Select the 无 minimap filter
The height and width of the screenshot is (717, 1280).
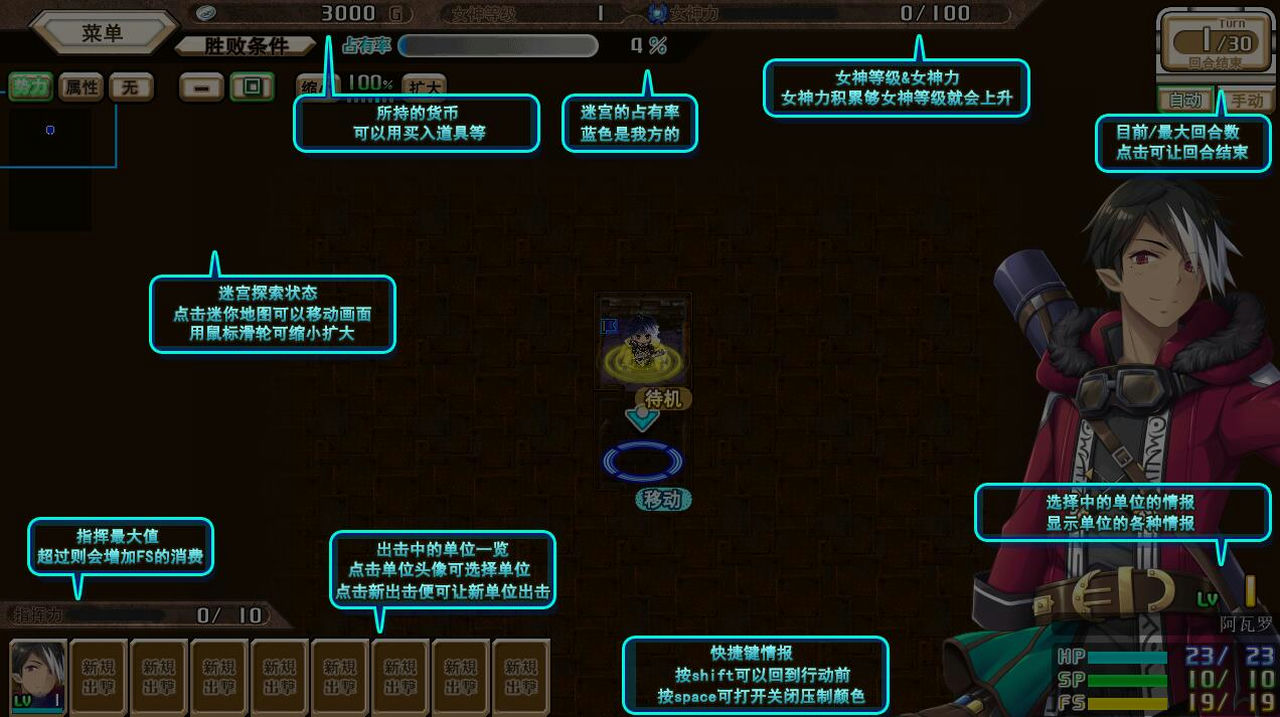pyautogui.click(x=130, y=87)
